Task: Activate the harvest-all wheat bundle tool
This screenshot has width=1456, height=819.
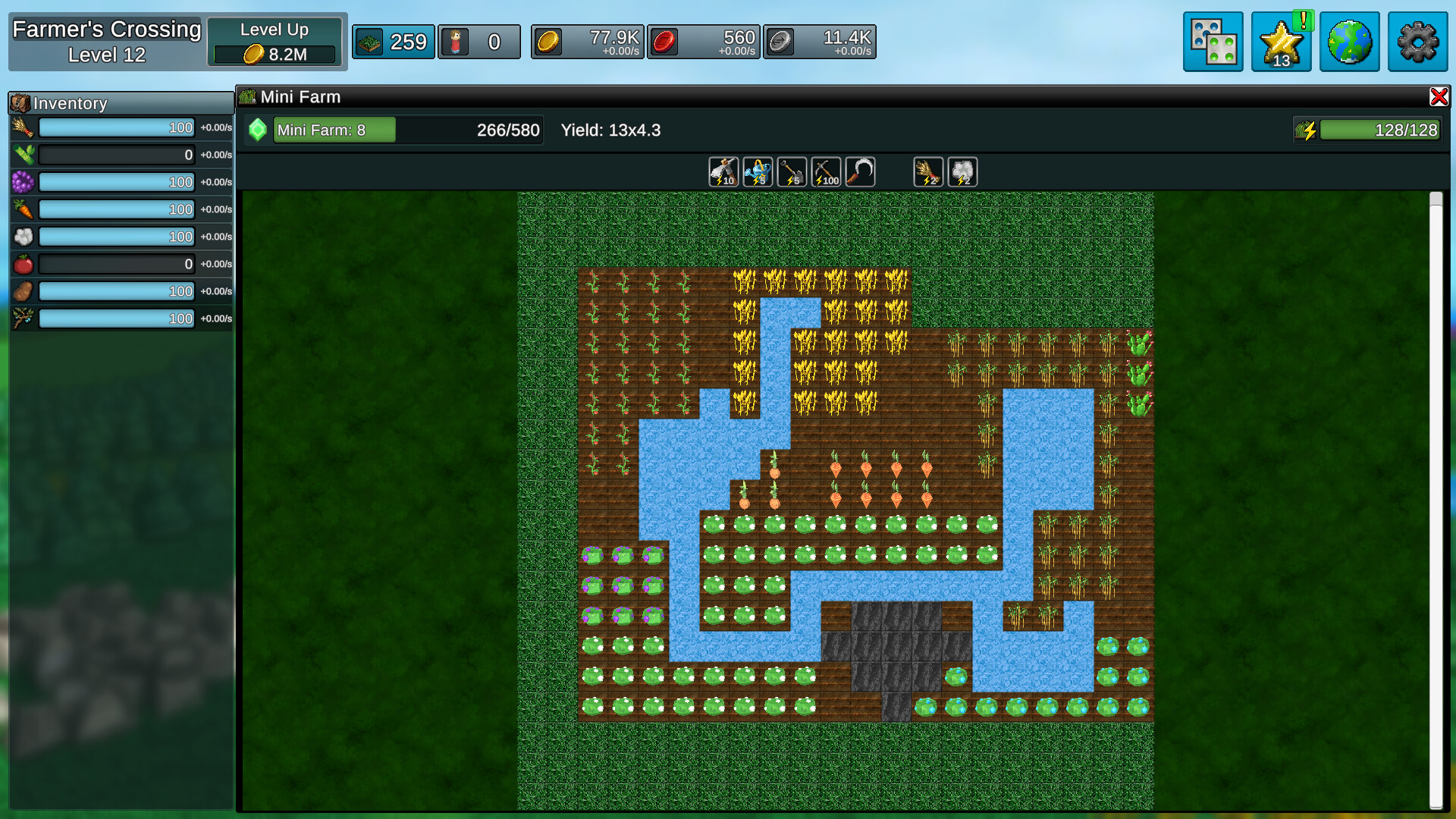Action: point(928,171)
